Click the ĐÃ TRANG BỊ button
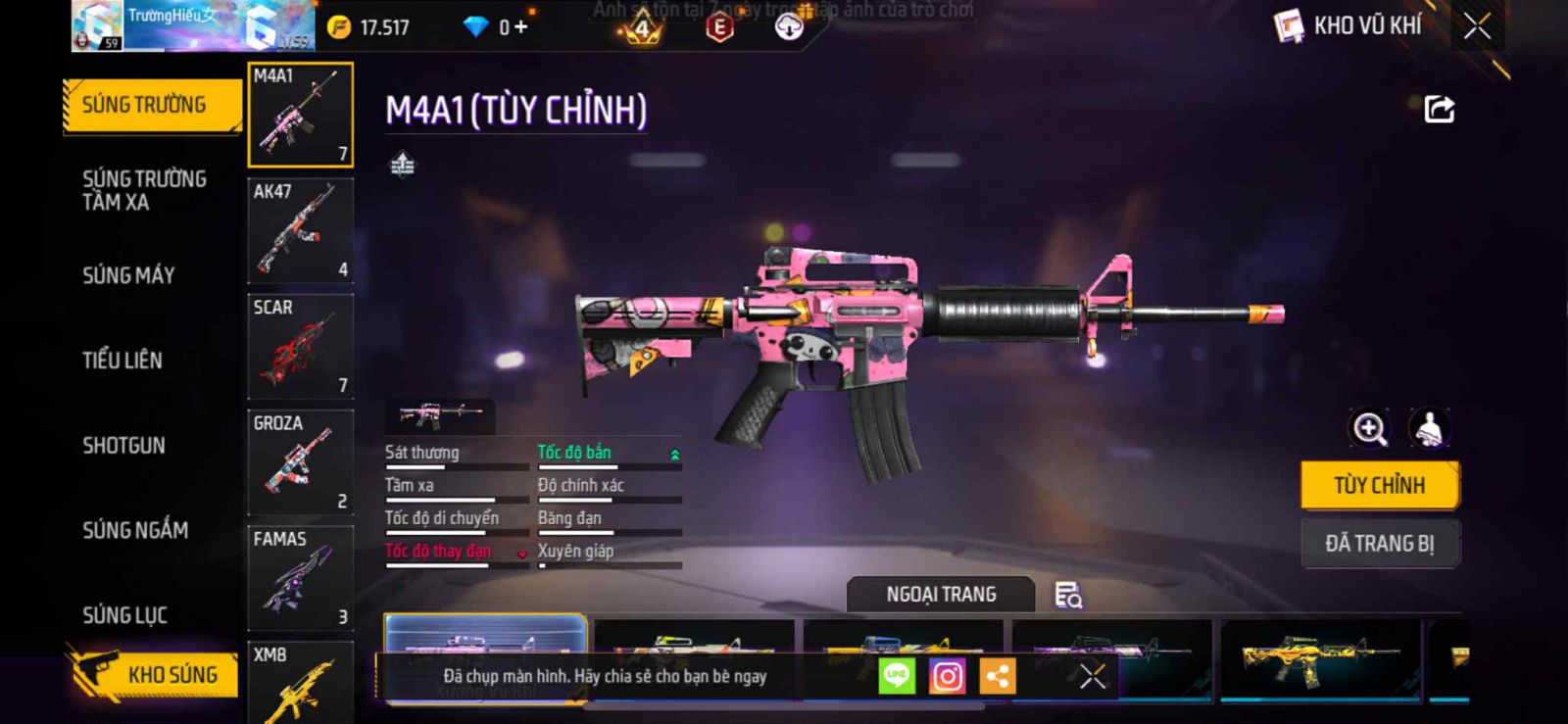Image resolution: width=1568 pixels, height=724 pixels. (1379, 544)
